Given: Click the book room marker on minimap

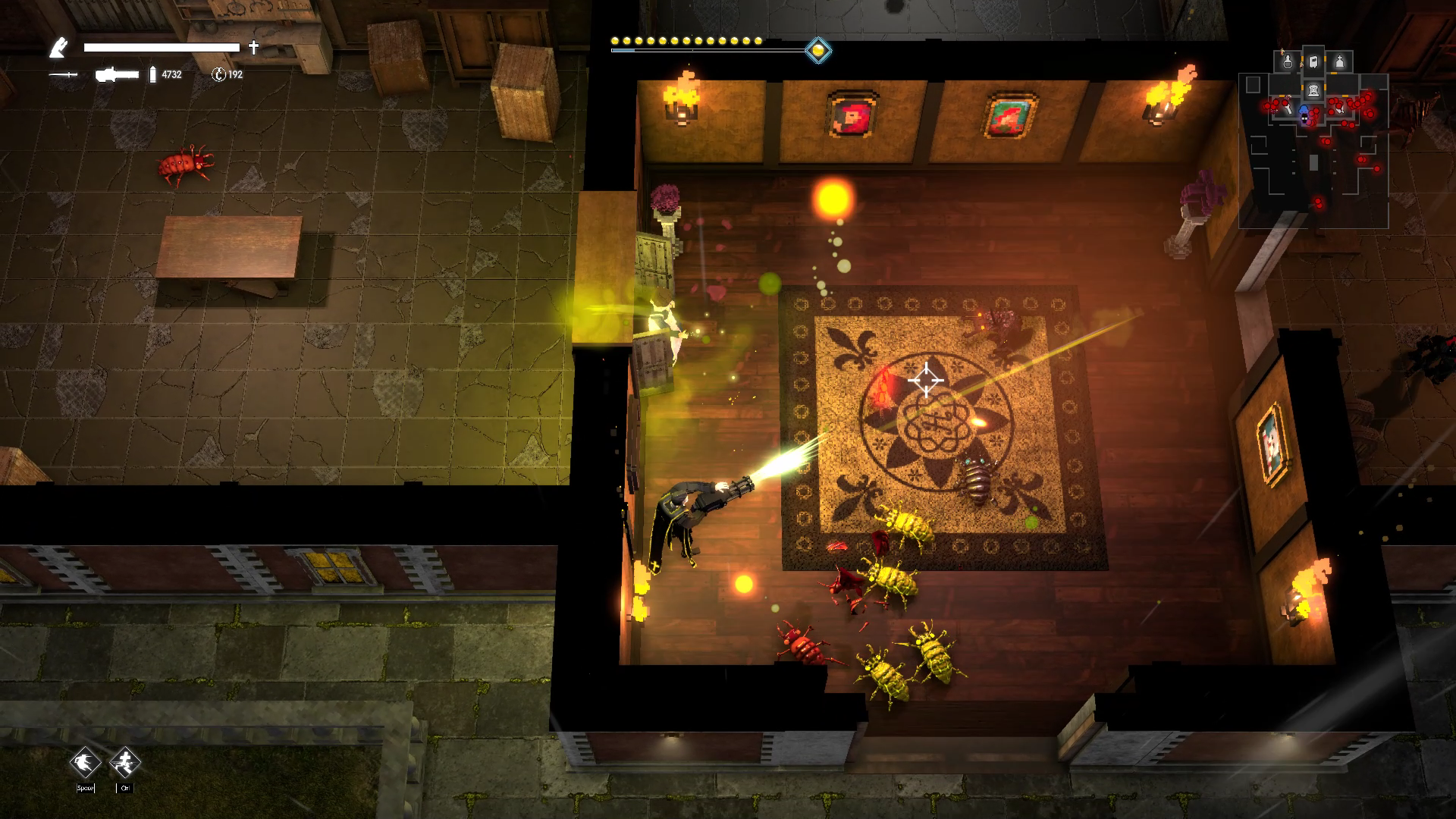Looking at the screenshot, I should [1313, 61].
